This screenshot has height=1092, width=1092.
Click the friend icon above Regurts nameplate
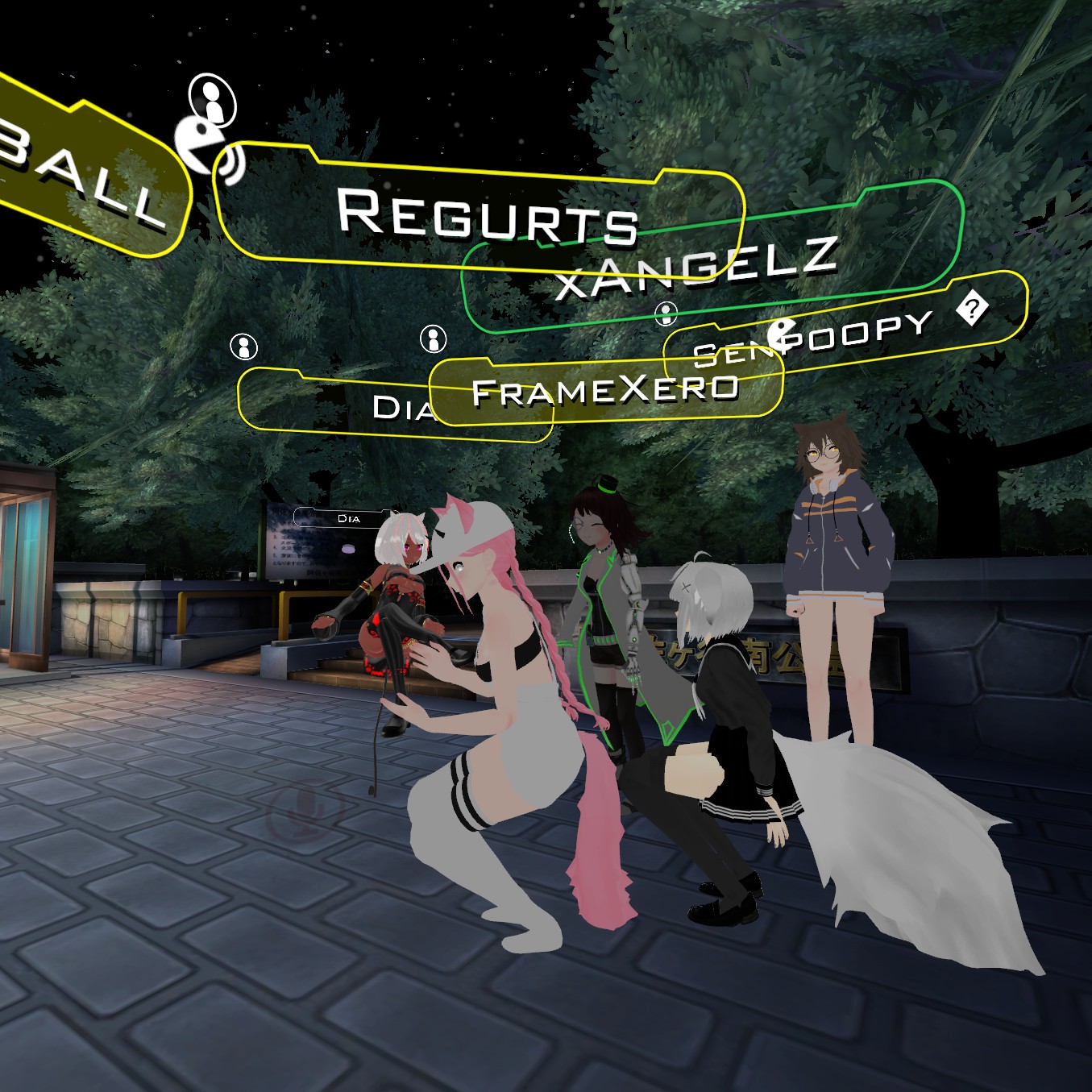tap(212, 98)
